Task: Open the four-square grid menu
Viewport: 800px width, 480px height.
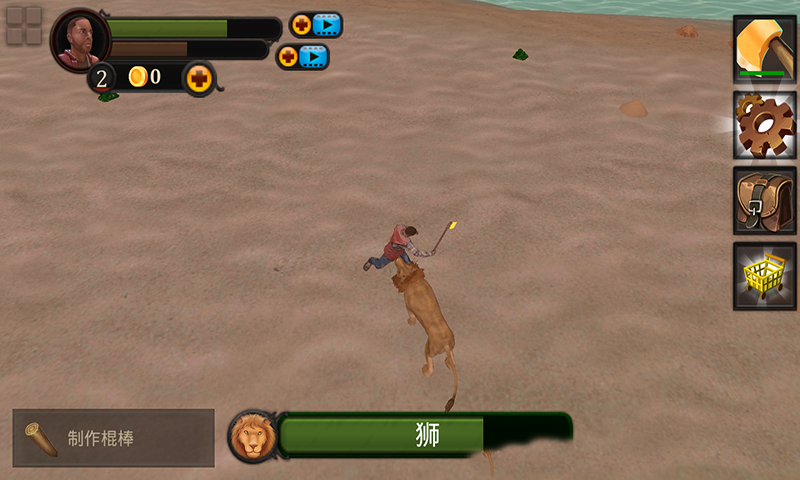Action: pos(24,26)
